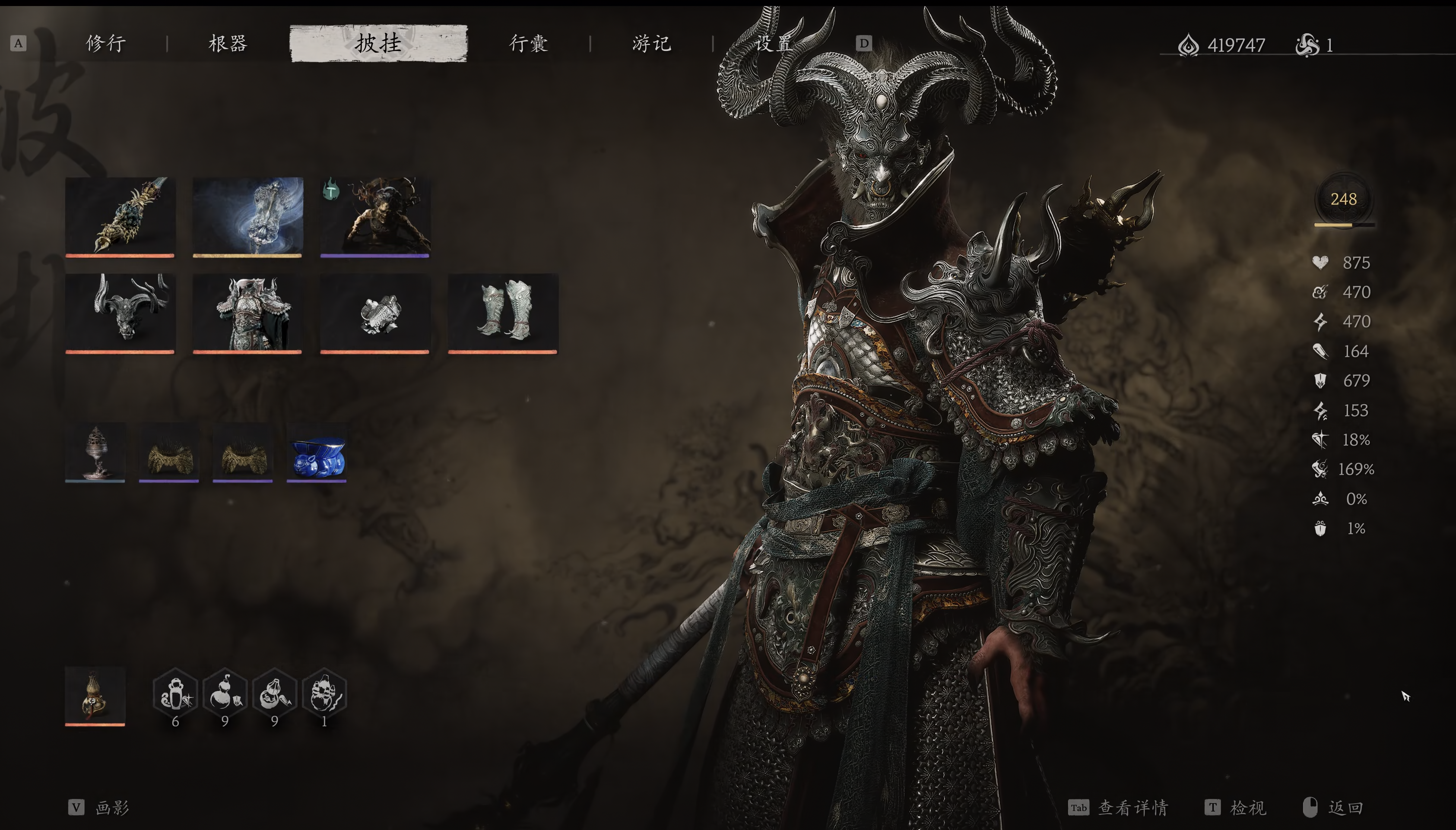Screen dimensions: 1456x830
Task: Switch to the 设置 settings tab
Action: point(774,43)
